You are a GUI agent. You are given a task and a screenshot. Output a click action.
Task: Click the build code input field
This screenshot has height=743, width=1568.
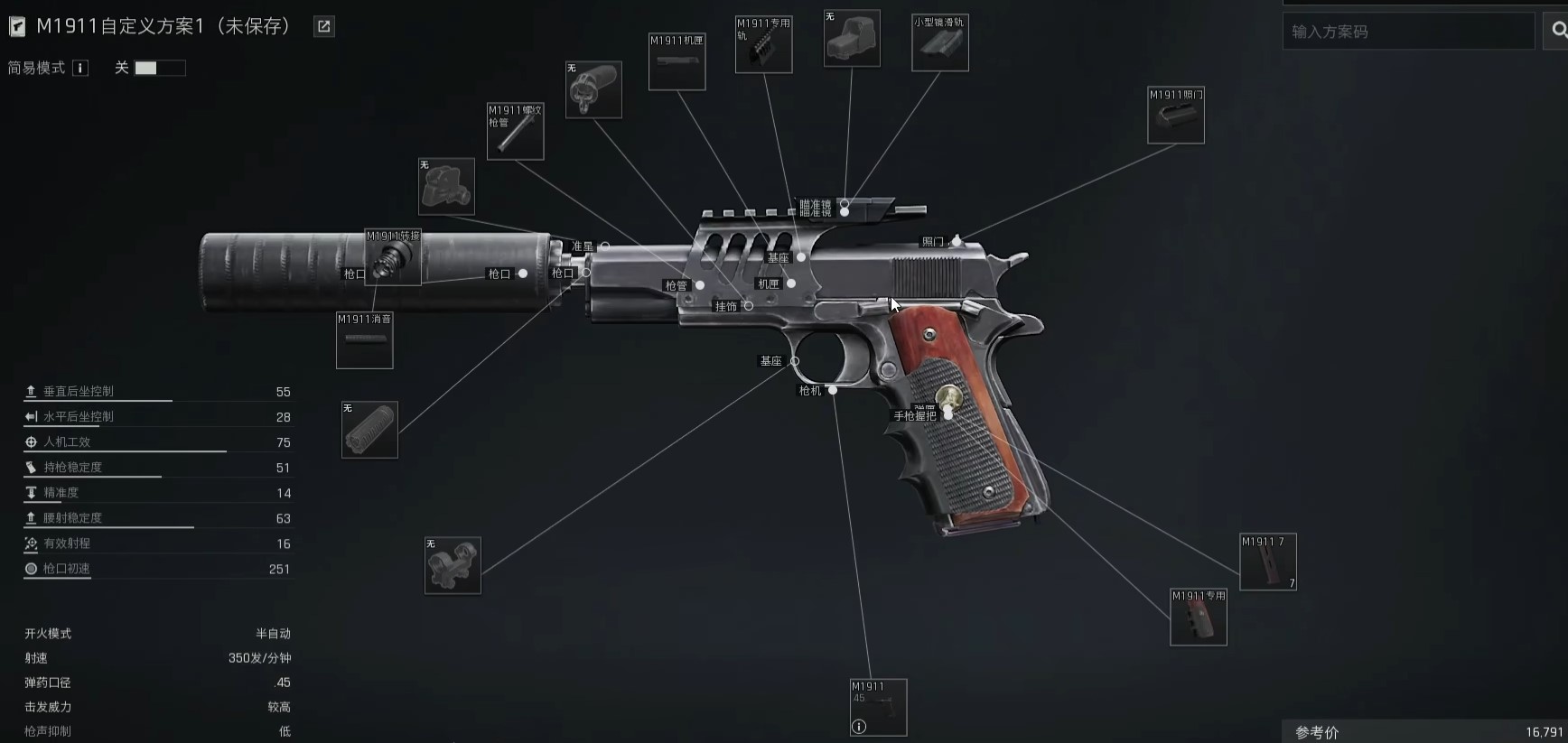[x=1407, y=32]
